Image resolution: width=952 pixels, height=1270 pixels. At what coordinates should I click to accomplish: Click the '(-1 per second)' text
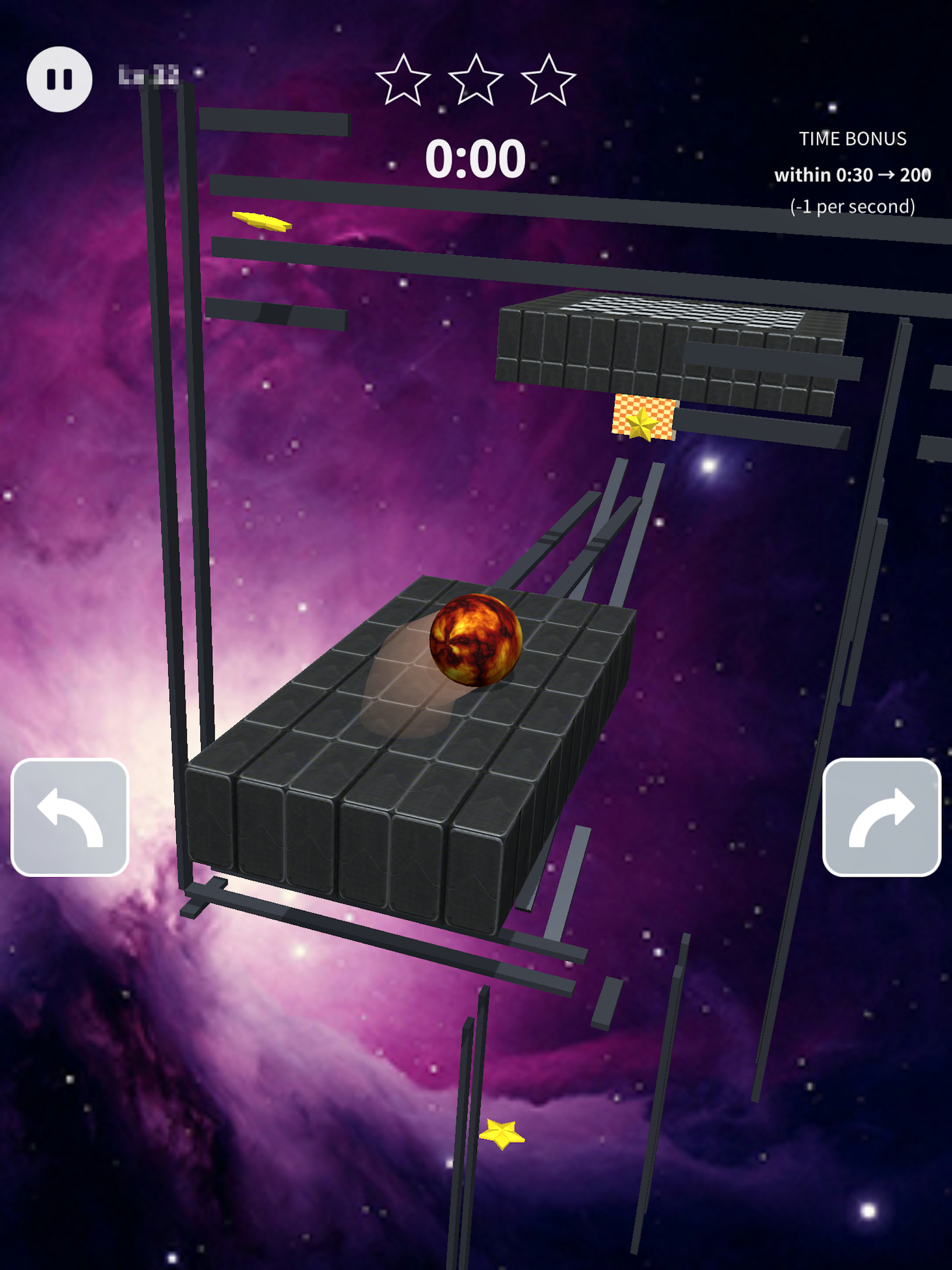click(x=854, y=207)
